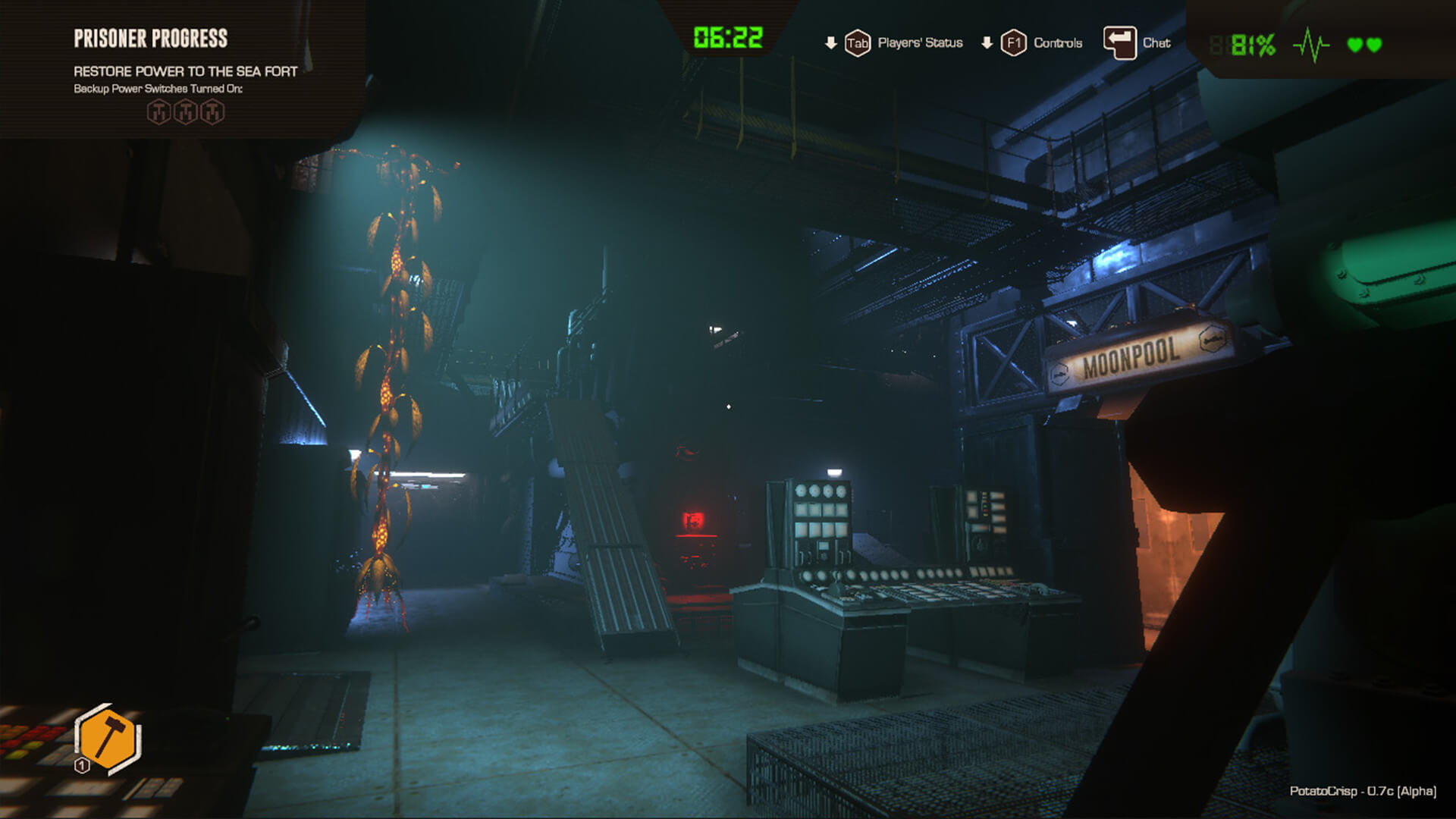Expand Players' Status with the down arrow

coord(832,43)
